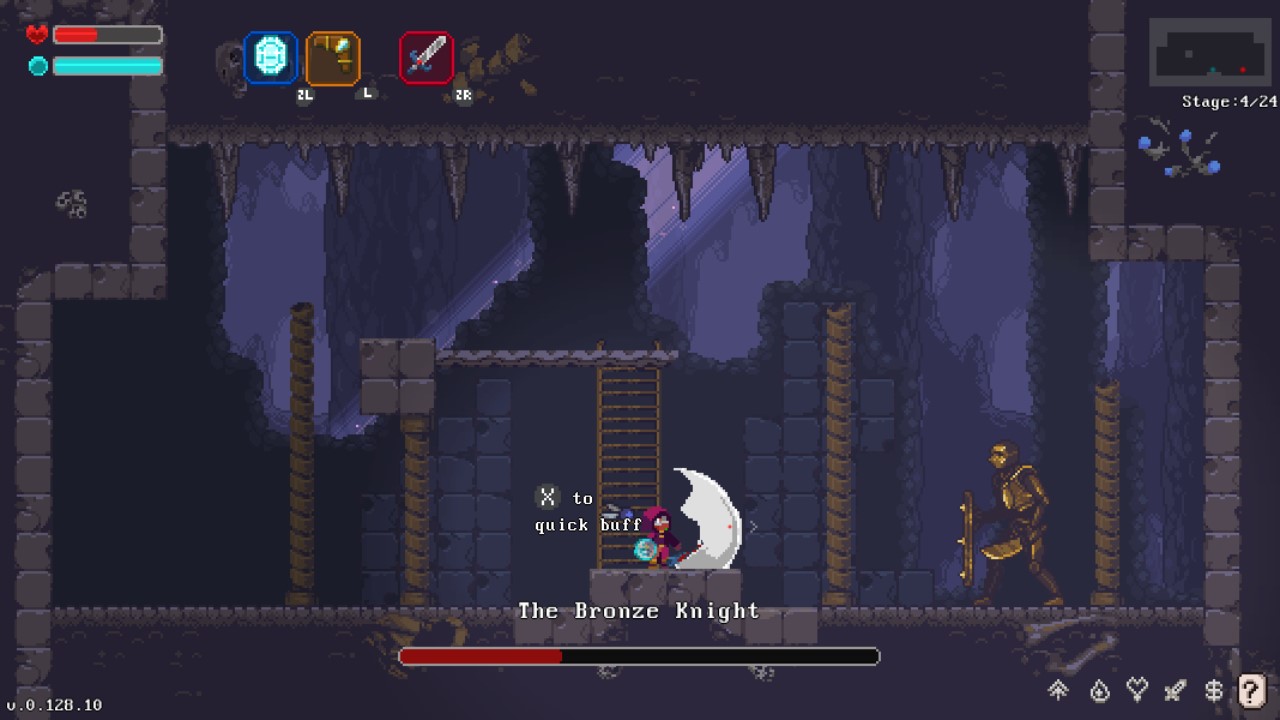Open the dollar sign currency icon
The image size is (1280, 720).
(1212, 690)
